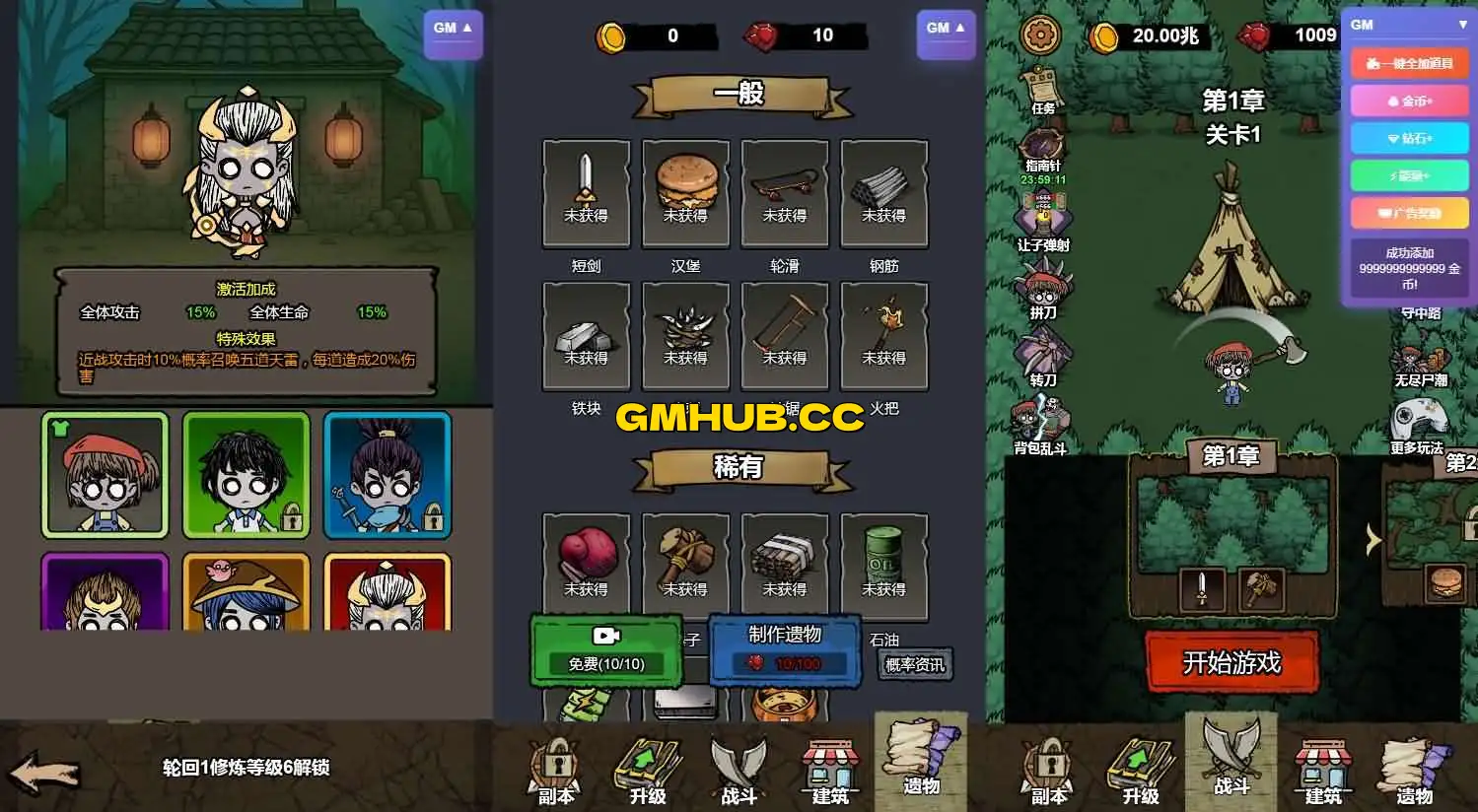Viewport: 1478px width, 812px height.
Task: Open the 任务 quest scroll icon
Action: pos(1040,84)
